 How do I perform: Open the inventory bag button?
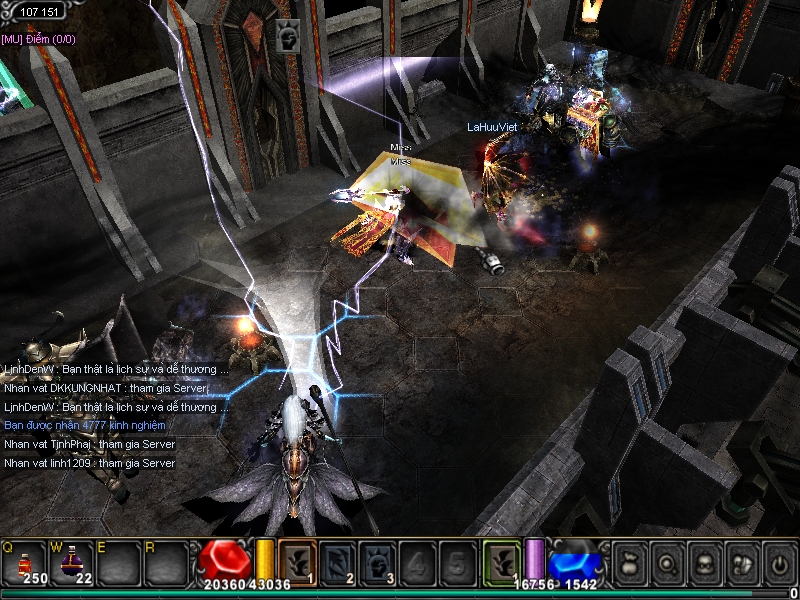point(629,563)
